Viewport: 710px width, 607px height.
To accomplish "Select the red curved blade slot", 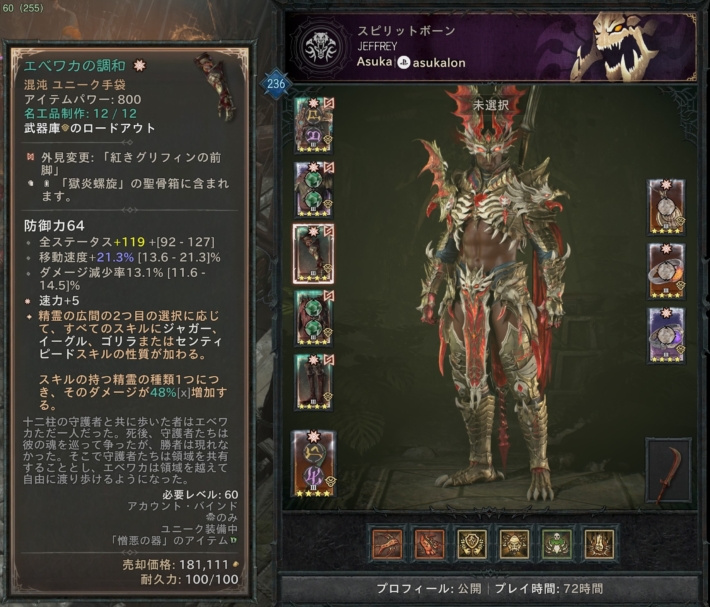I will coord(667,470).
